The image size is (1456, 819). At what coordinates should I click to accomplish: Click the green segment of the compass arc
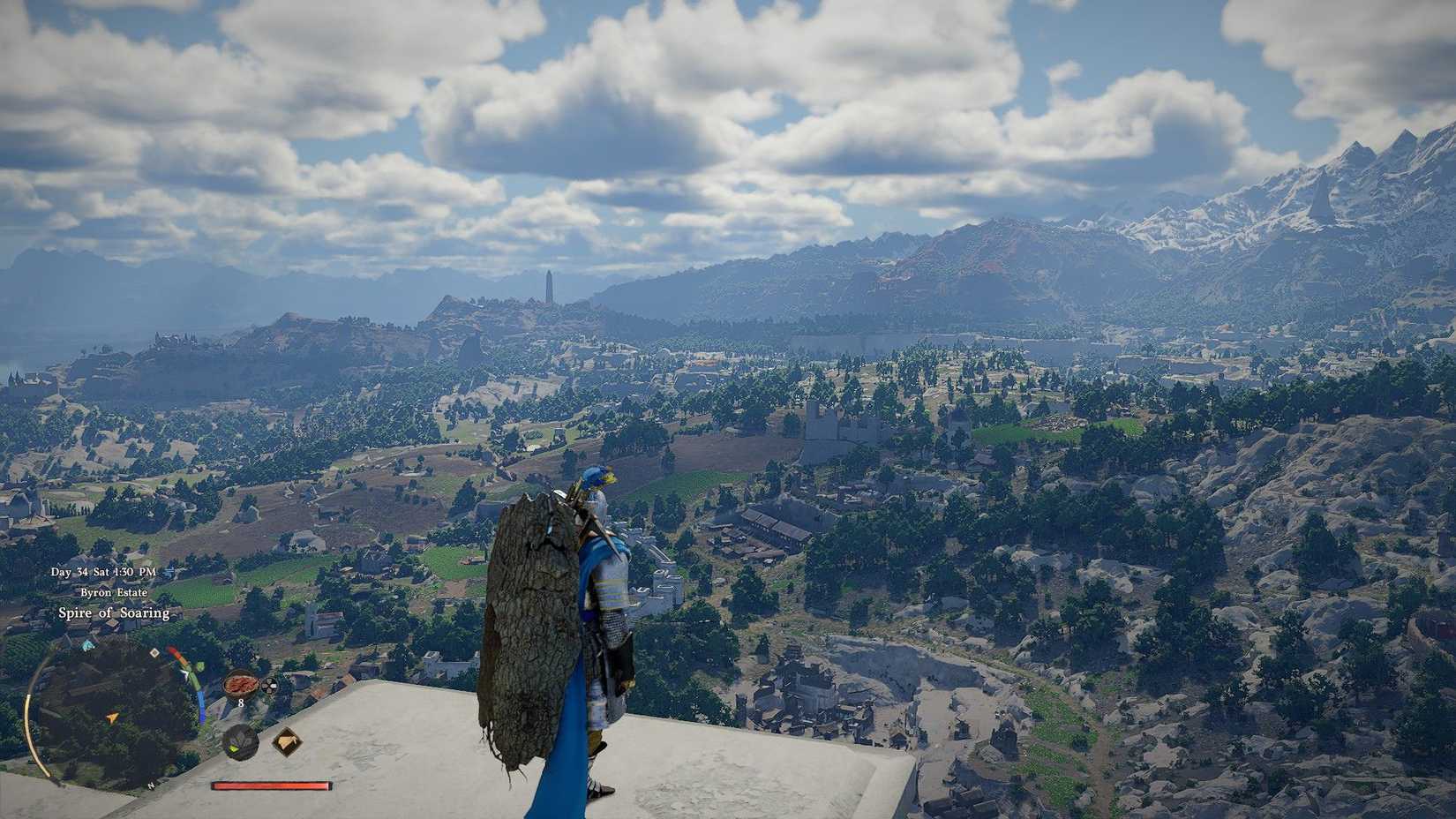click(194, 680)
